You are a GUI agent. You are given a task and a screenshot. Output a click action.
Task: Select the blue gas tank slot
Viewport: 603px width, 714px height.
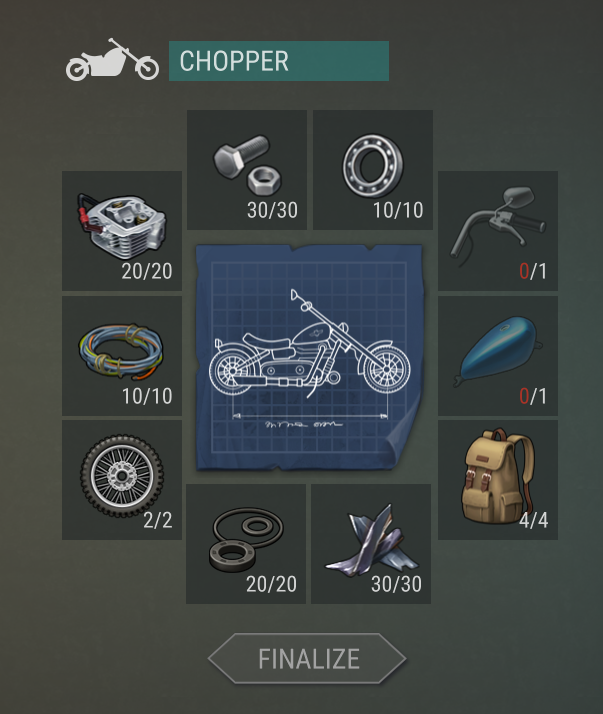pyautogui.click(x=498, y=355)
